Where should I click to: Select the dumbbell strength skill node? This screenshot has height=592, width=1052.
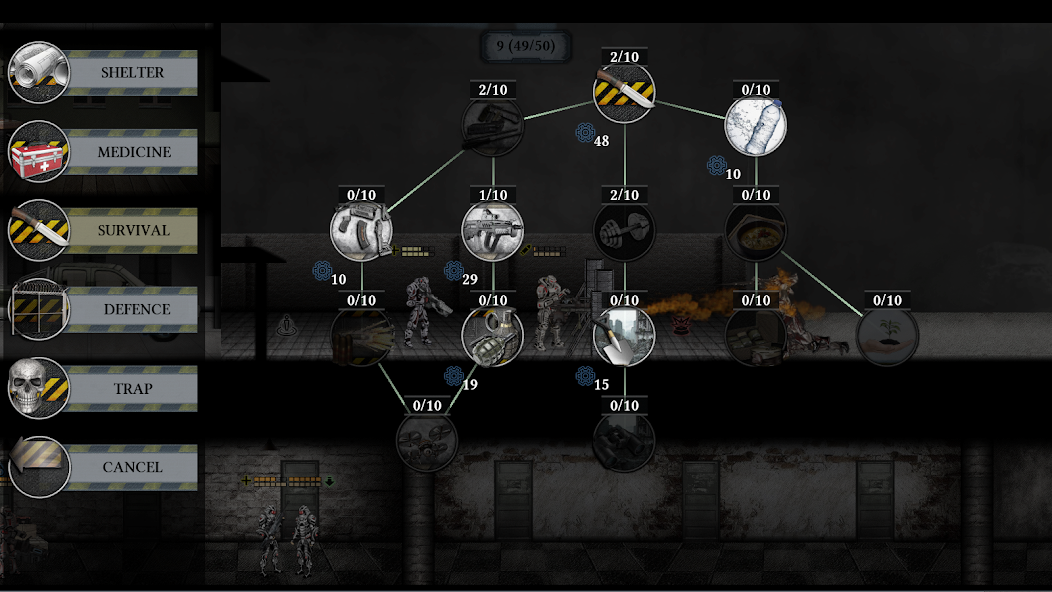(624, 230)
